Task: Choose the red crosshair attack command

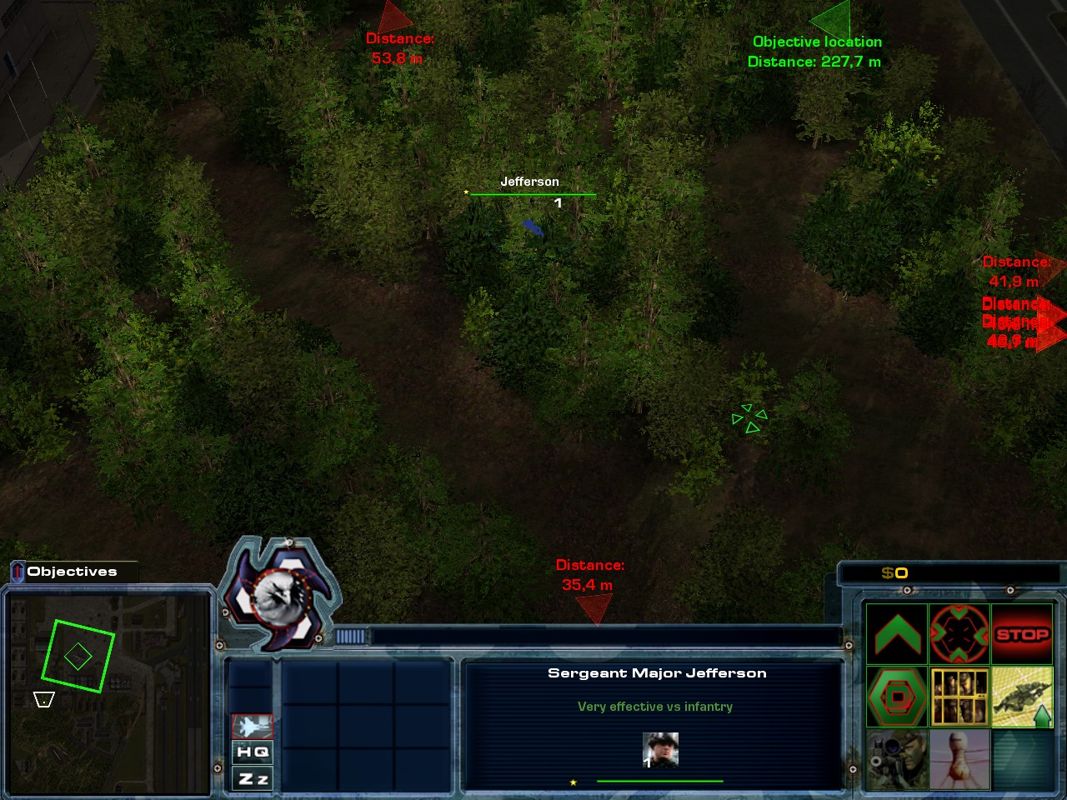Action: (x=959, y=634)
